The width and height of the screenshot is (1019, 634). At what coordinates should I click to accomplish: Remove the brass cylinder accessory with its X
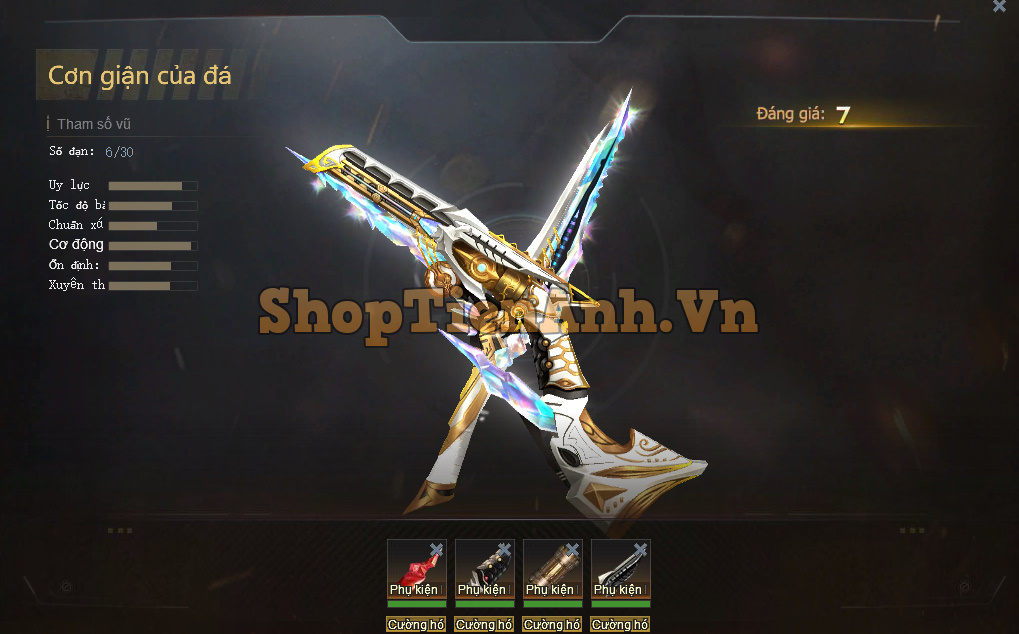pos(572,549)
